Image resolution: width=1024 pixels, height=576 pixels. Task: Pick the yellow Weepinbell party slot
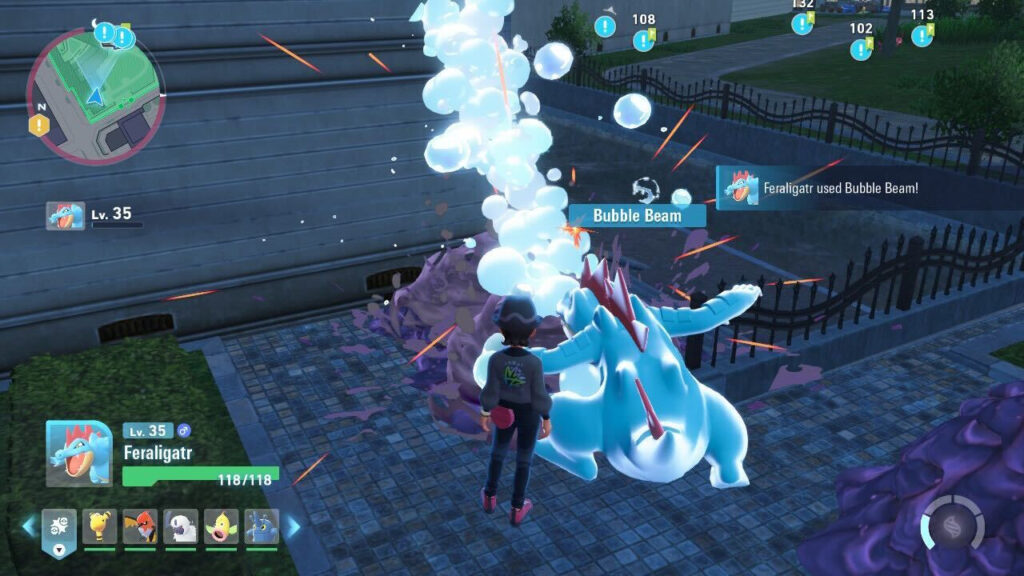(221, 526)
